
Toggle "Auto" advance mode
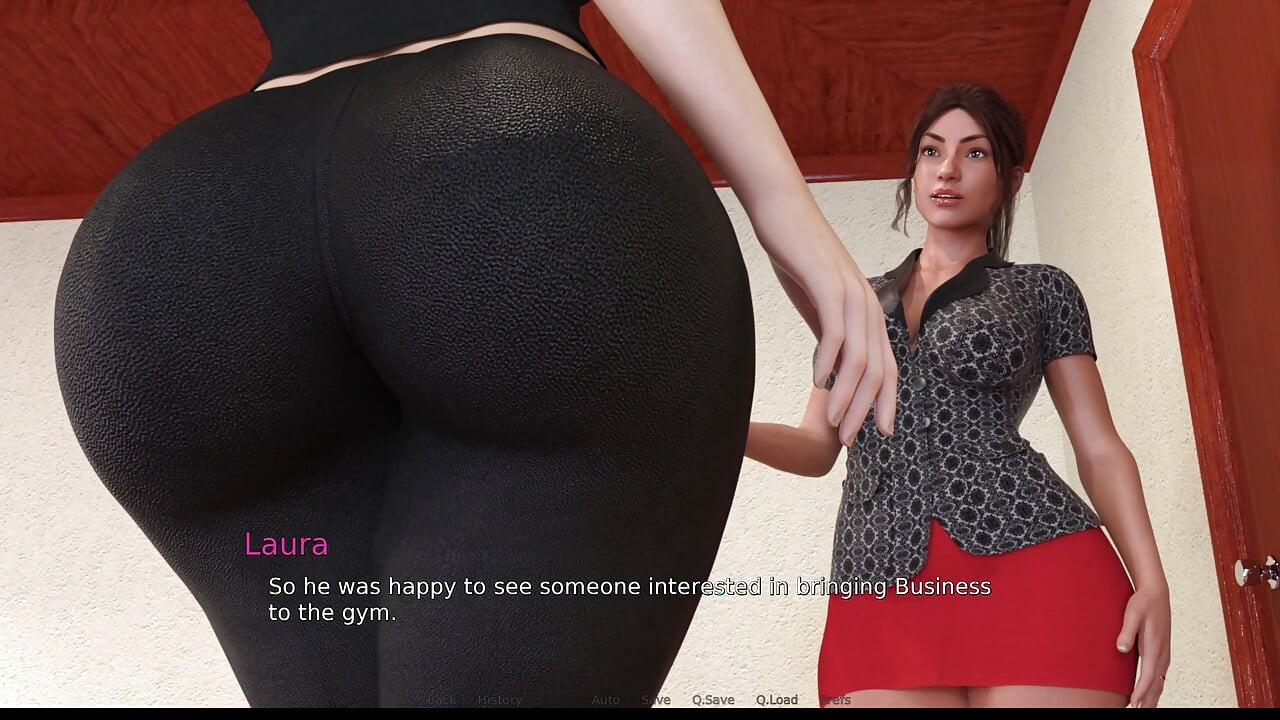(605, 701)
